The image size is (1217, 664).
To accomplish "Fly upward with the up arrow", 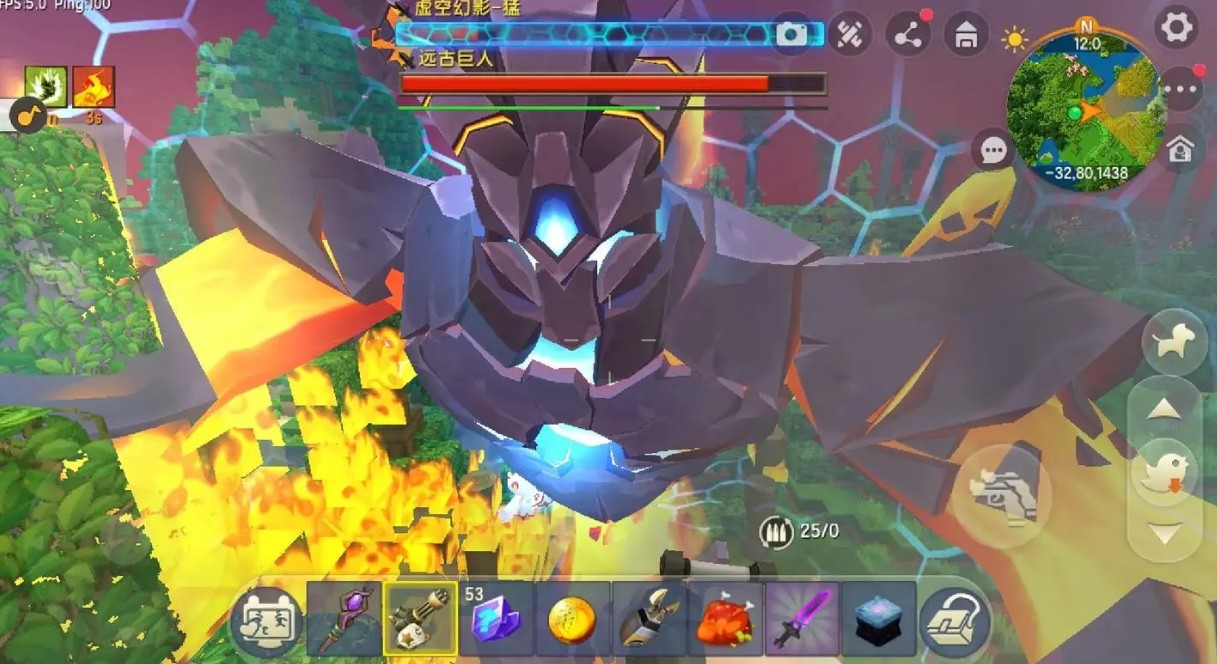I will (1166, 407).
